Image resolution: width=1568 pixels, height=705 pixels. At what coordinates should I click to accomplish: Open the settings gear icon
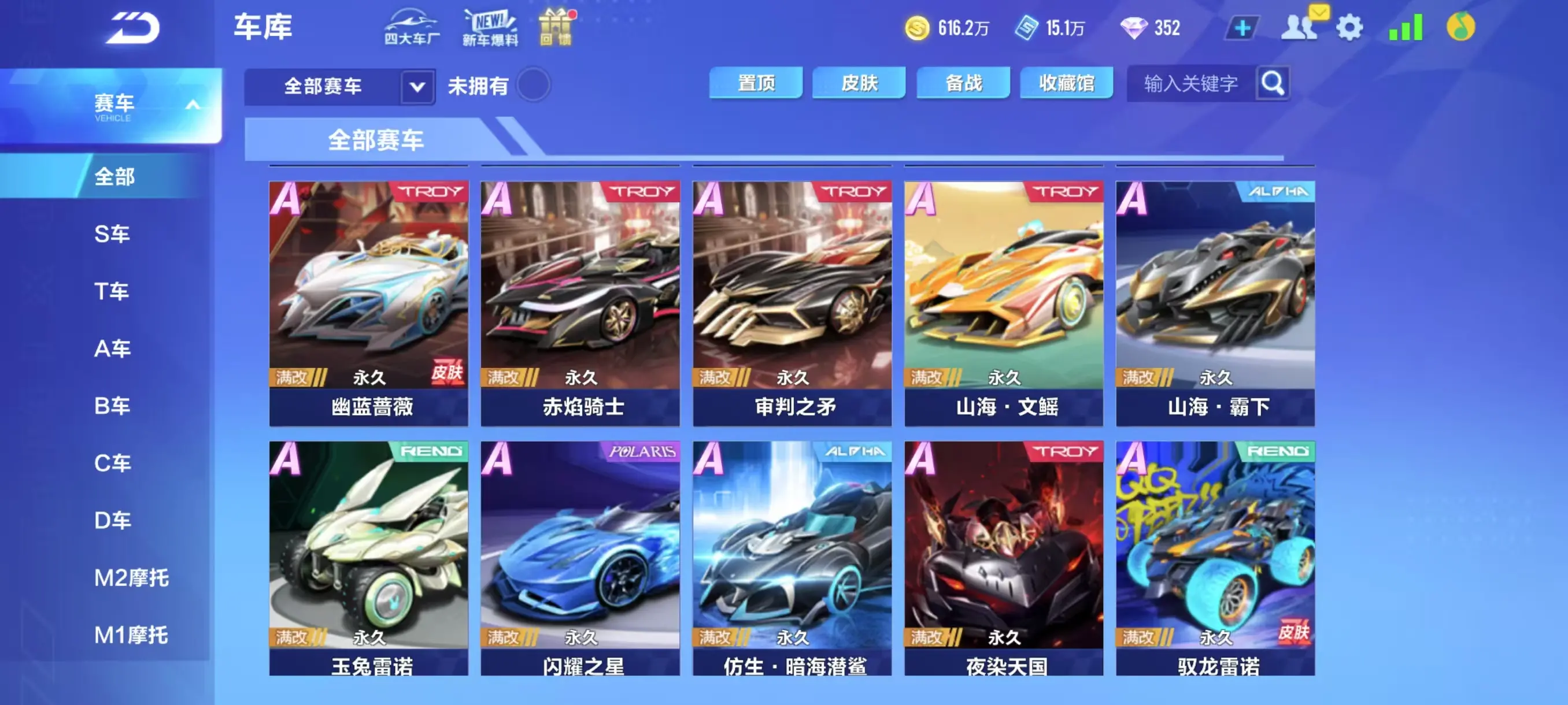pyautogui.click(x=1351, y=27)
